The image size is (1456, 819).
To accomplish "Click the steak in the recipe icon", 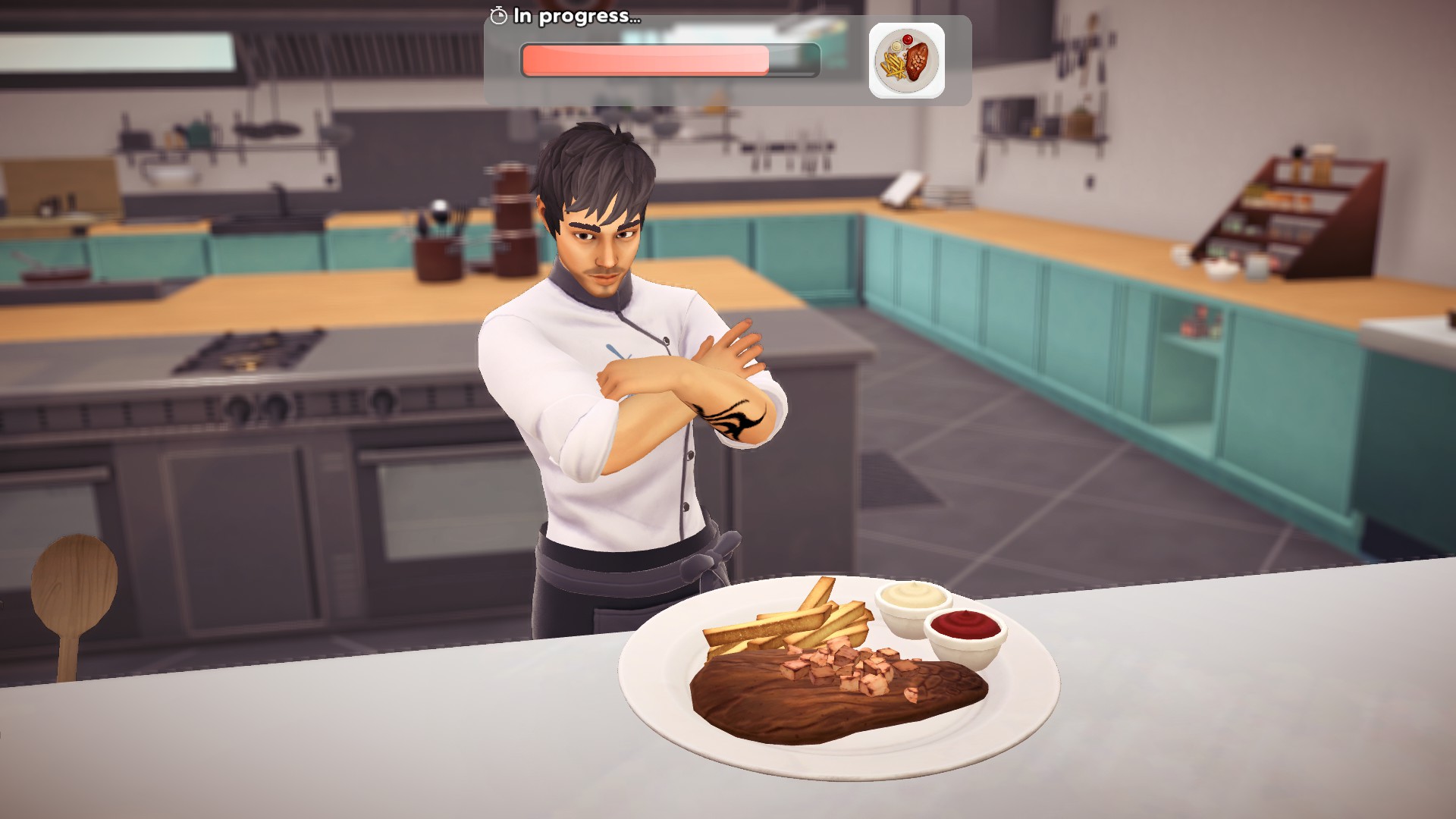I will (917, 61).
